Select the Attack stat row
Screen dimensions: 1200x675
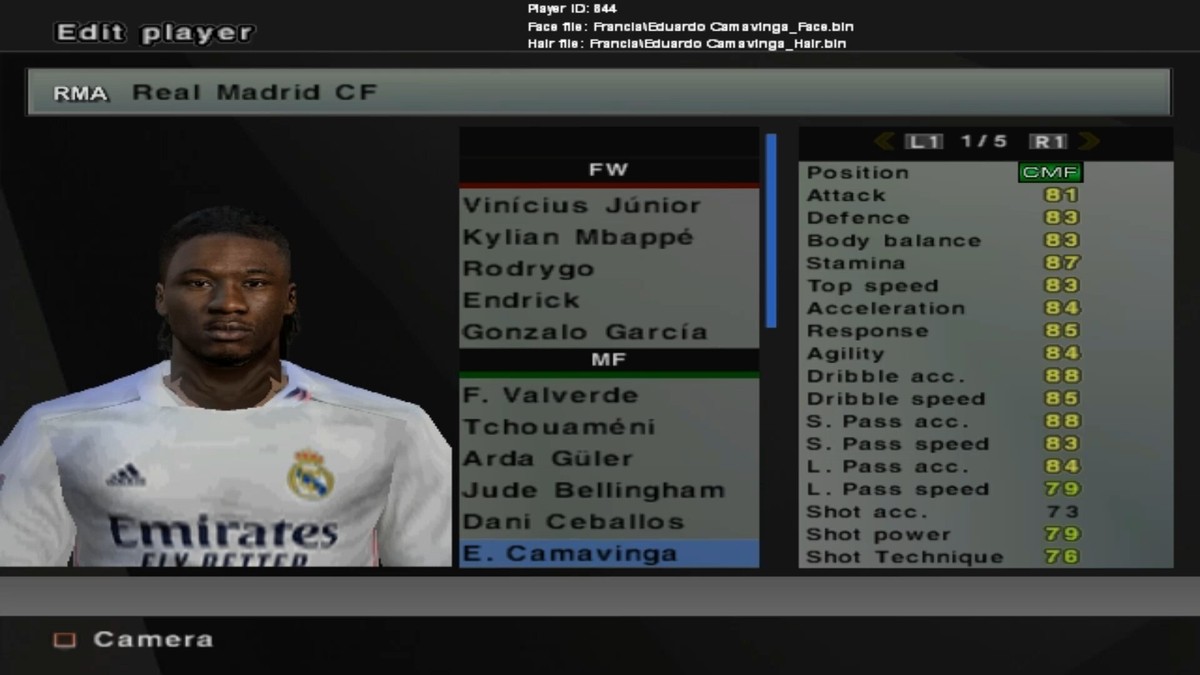click(942, 195)
